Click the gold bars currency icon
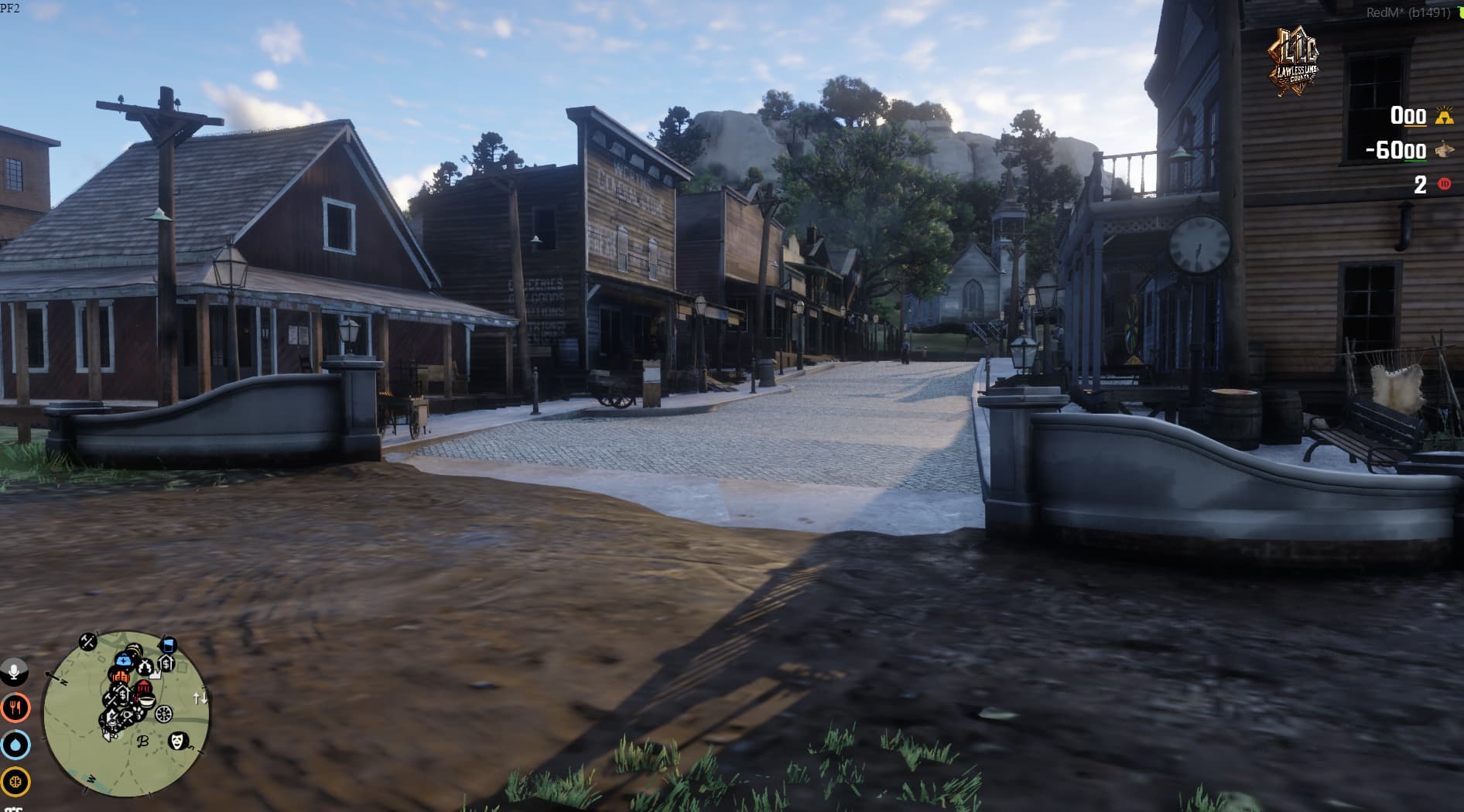This screenshot has width=1464, height=812. click(1444, 118)
